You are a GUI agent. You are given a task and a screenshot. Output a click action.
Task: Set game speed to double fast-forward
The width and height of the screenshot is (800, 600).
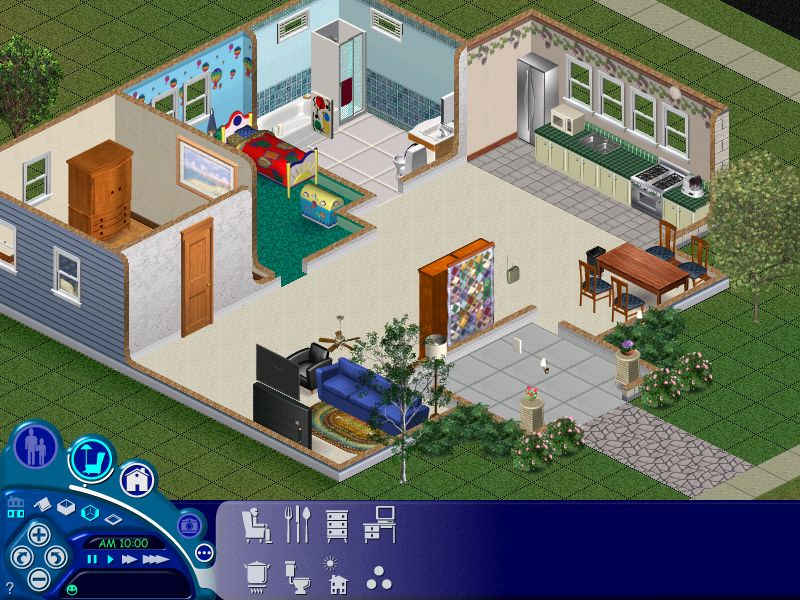point(128,560)
